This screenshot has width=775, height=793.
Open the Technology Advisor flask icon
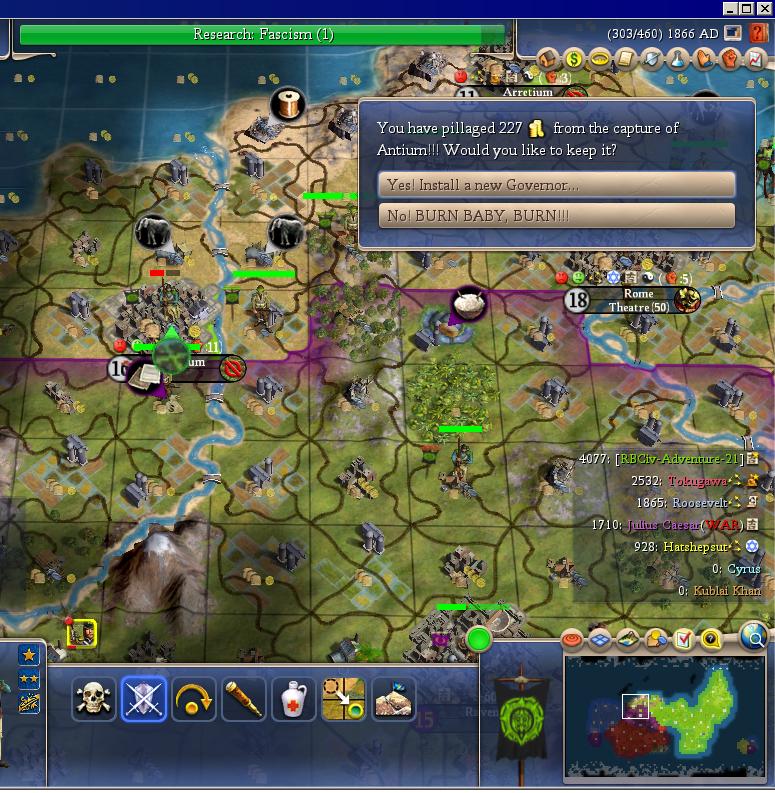click(678, 59)
